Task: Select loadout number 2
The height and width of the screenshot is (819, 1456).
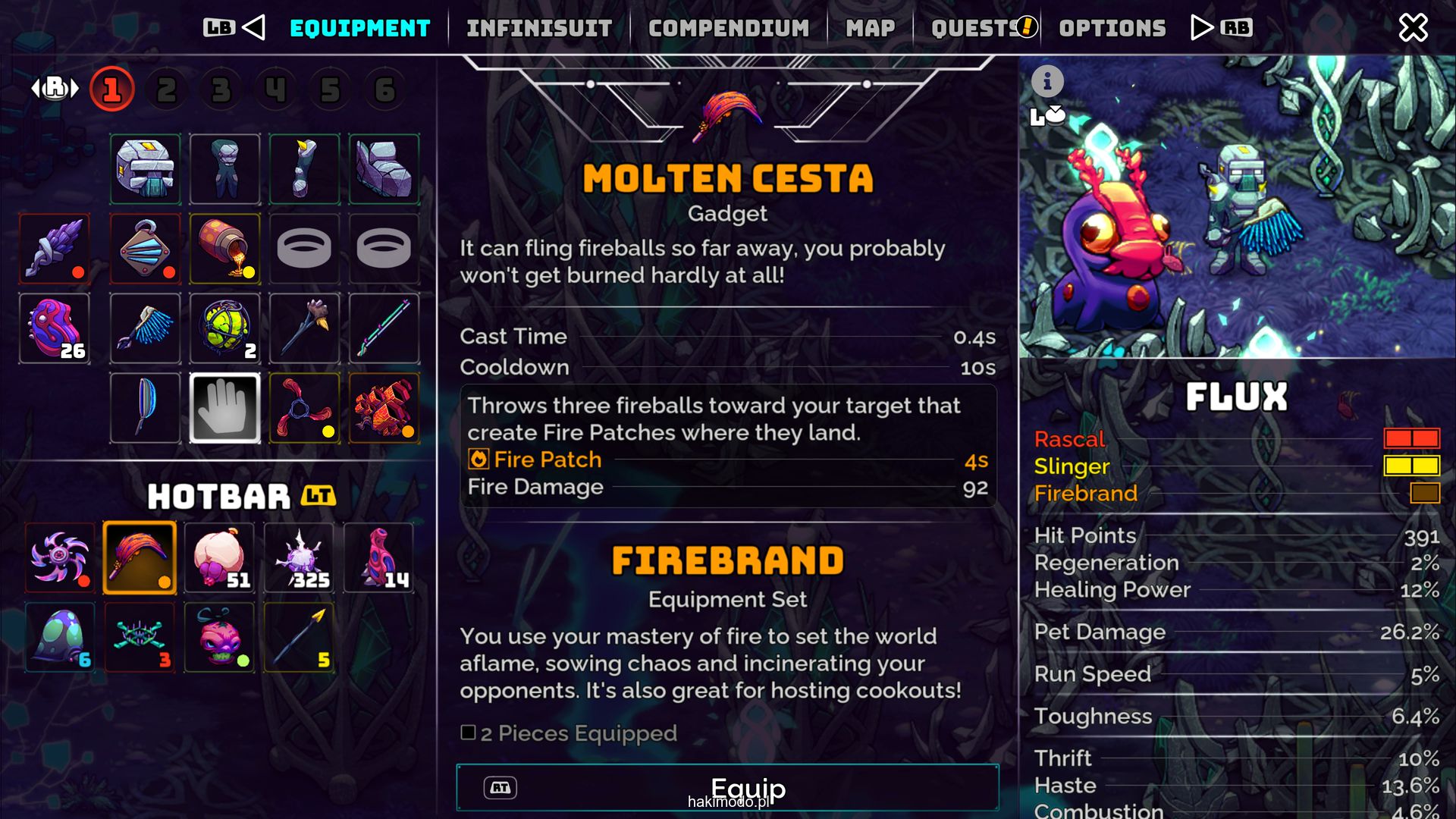Action: (167, 90)
